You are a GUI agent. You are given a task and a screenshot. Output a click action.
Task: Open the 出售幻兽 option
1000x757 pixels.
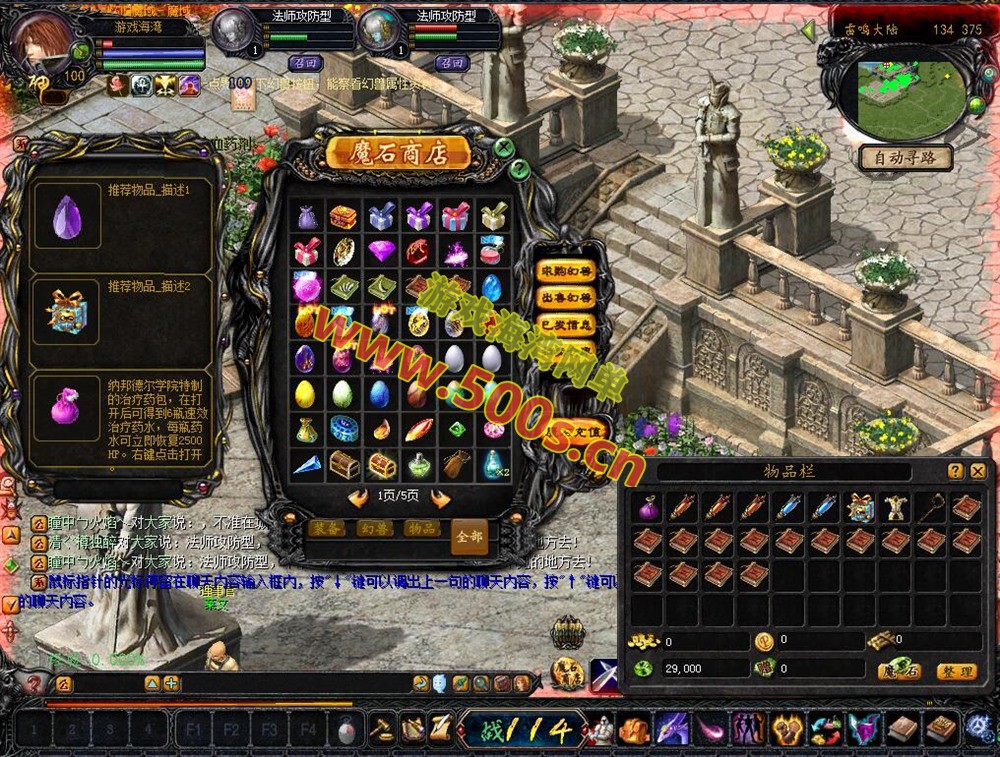pos(565,298)
